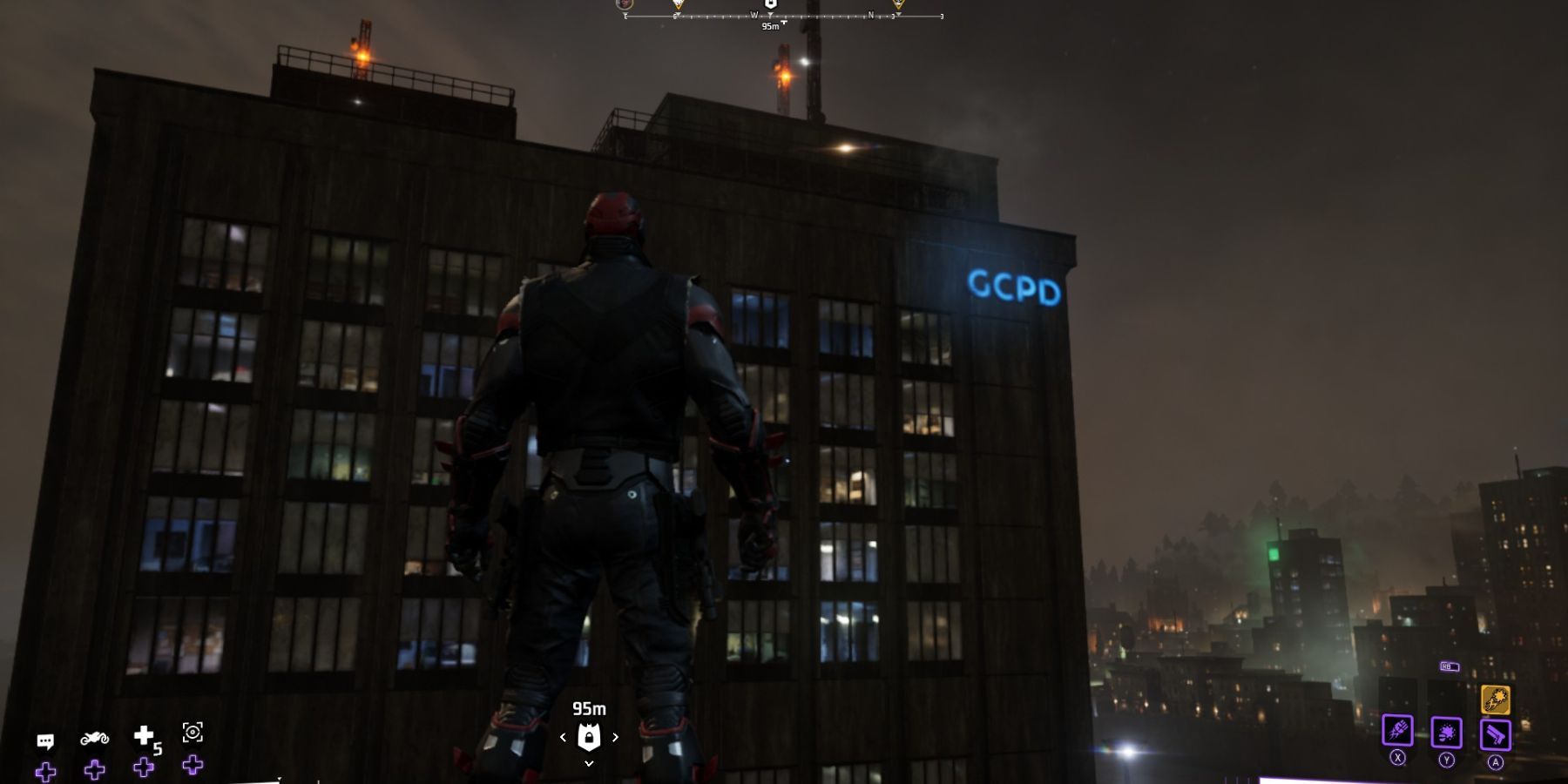
Task: Select the melee attack ability above X
Action: point(1398,732)
